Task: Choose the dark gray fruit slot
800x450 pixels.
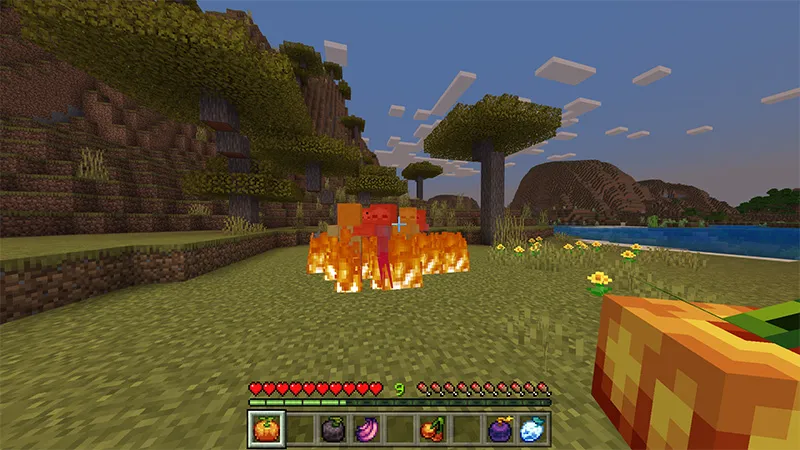Action: (x=331, y=429)
